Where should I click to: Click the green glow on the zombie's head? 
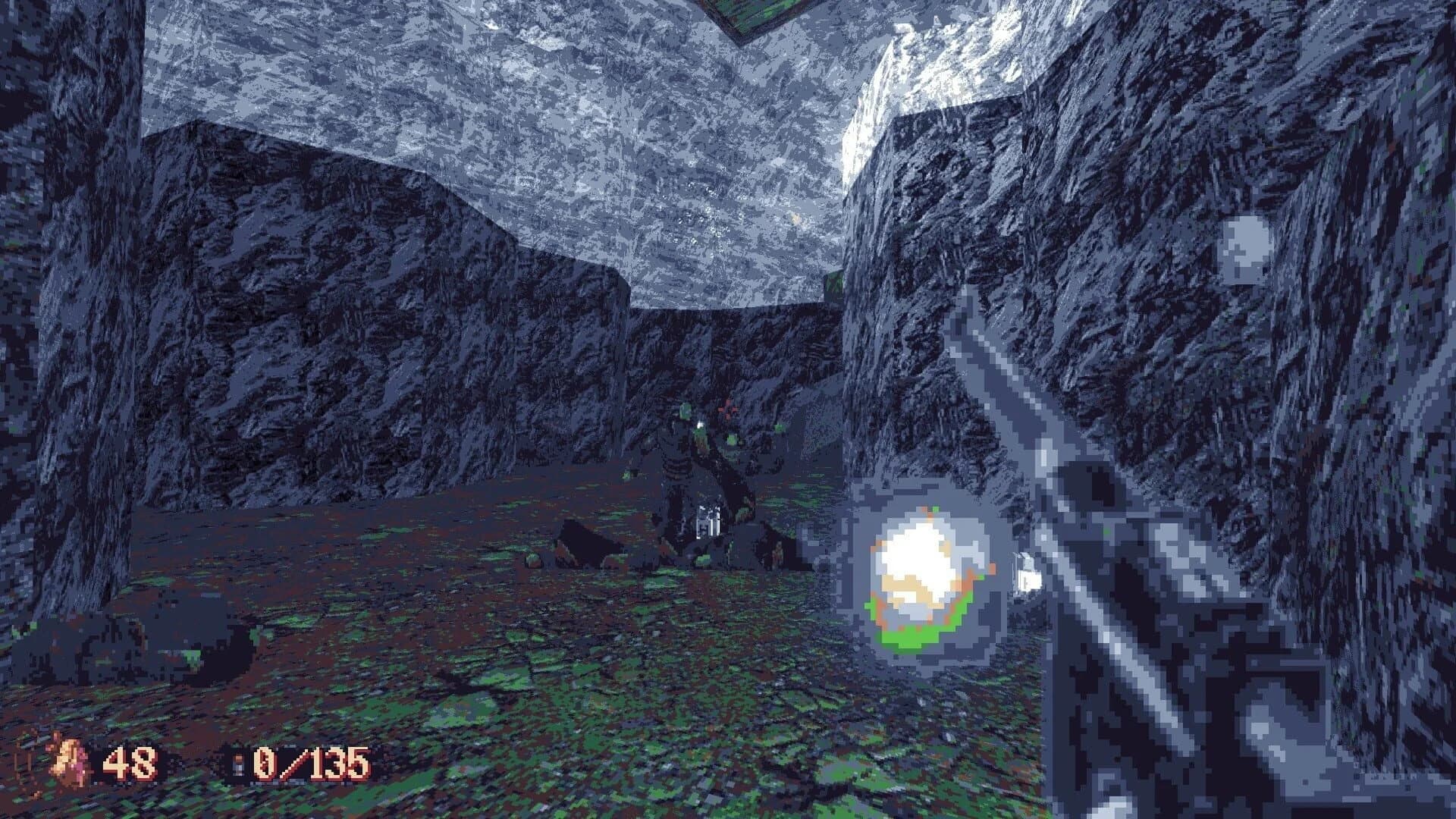click(x=701, y=435)
